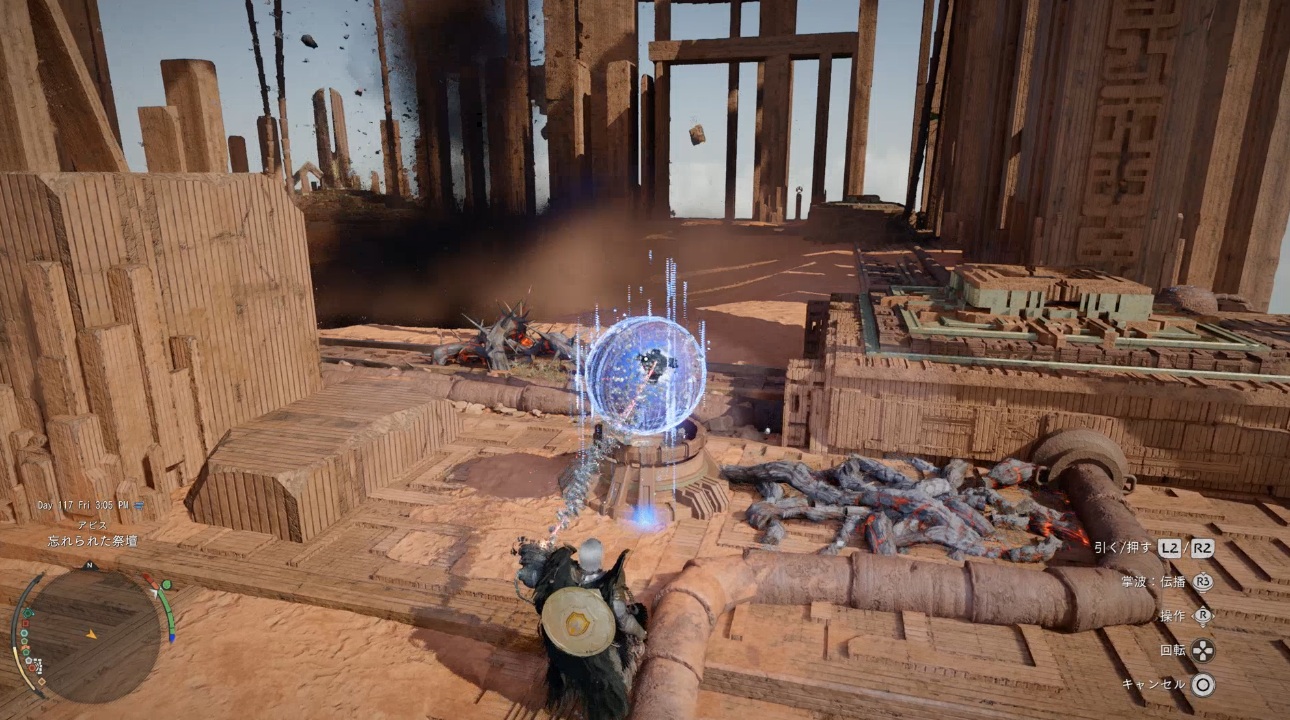Click the blue weather icon beside the clock
1290x720 pixels.
click(139, 506)
